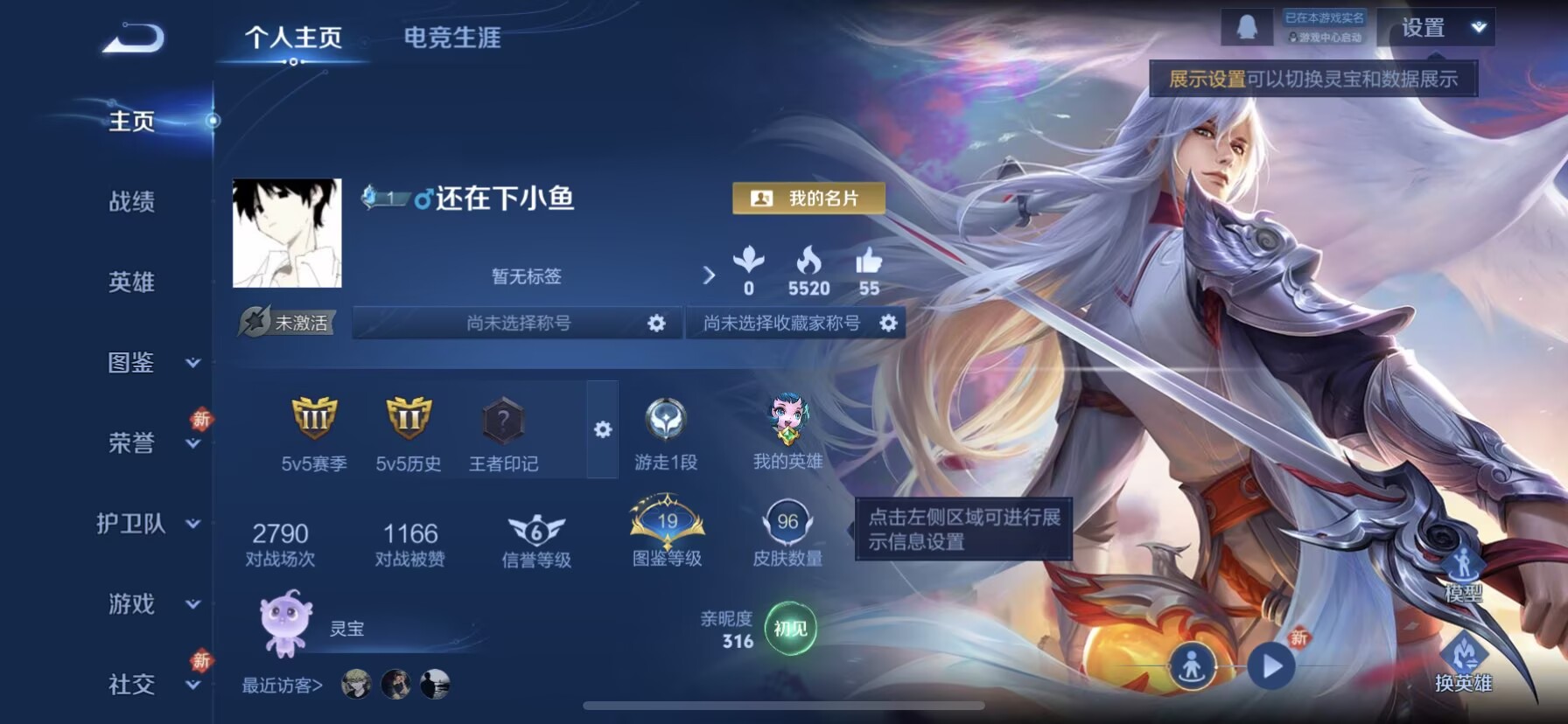
Task: Click the 5v5赛季 season badge
Action: [312, 428]
